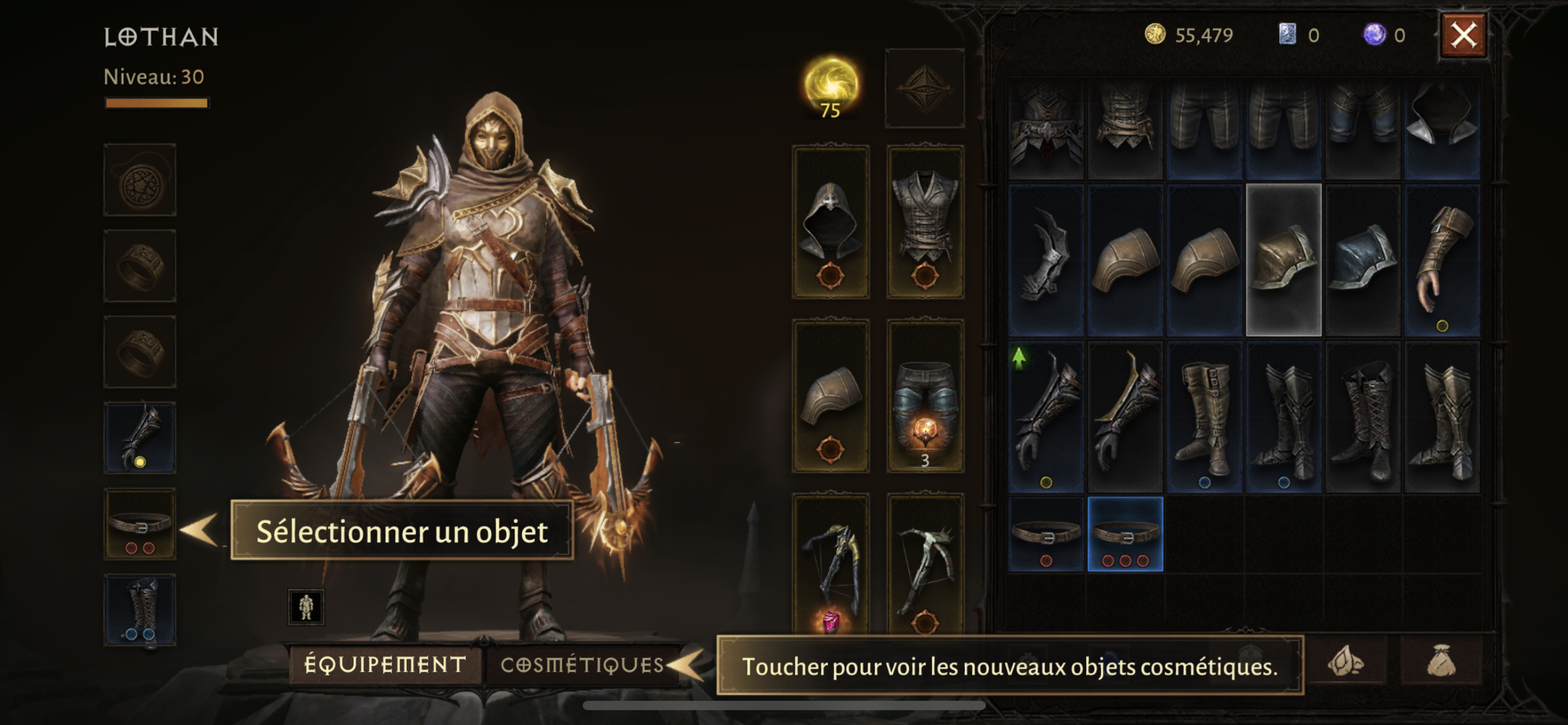Select the equipped hood helmet slot
Viewport: 1568px width, 725px height.
coord(830,222)
